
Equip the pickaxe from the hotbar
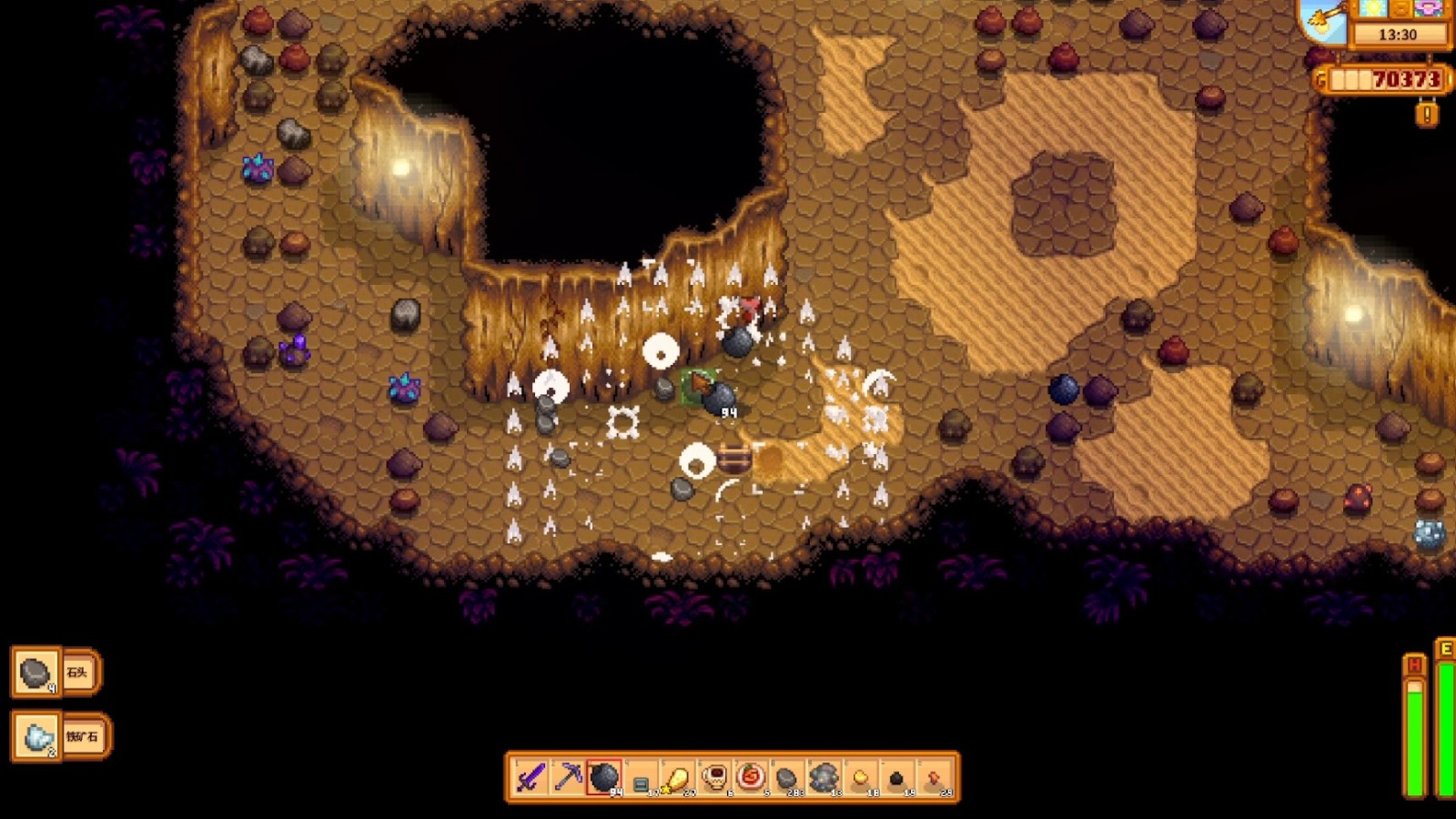pos(568,778)
